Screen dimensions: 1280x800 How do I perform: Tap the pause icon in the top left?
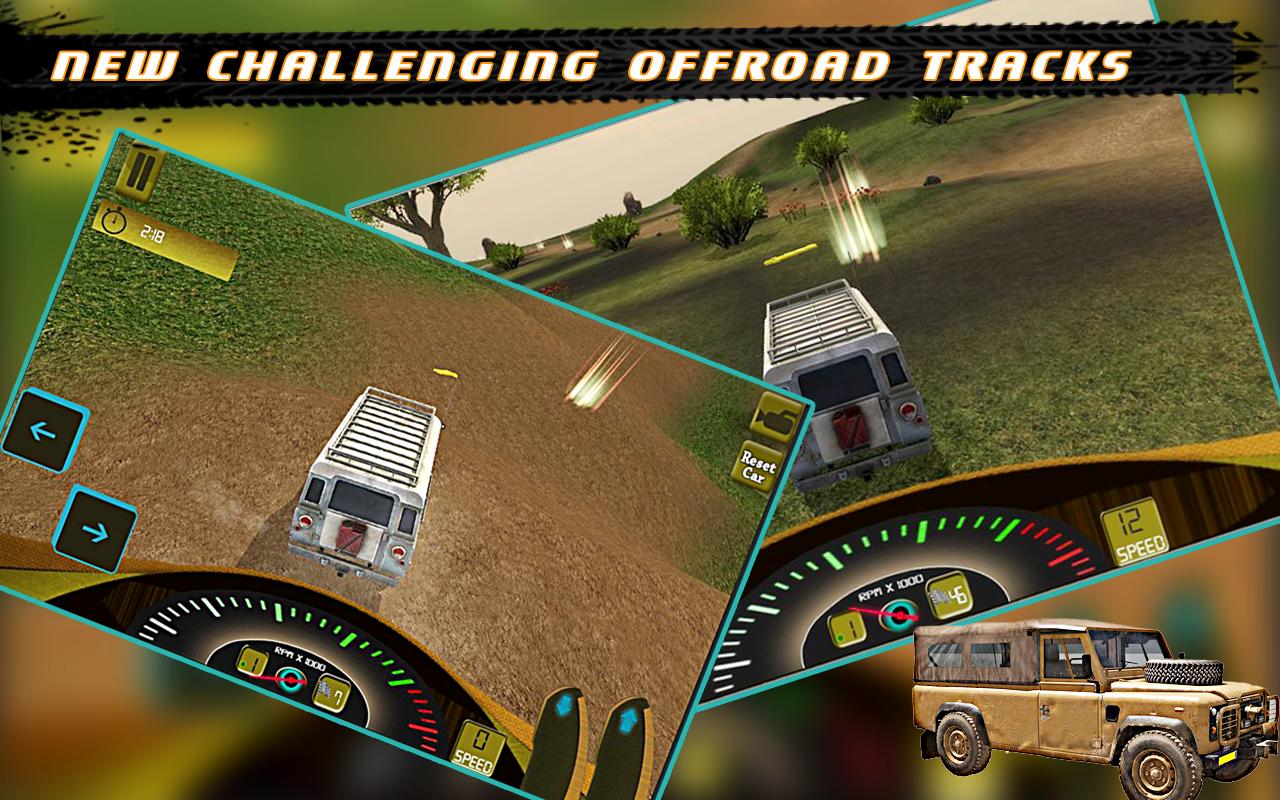(x=138, y=172)
